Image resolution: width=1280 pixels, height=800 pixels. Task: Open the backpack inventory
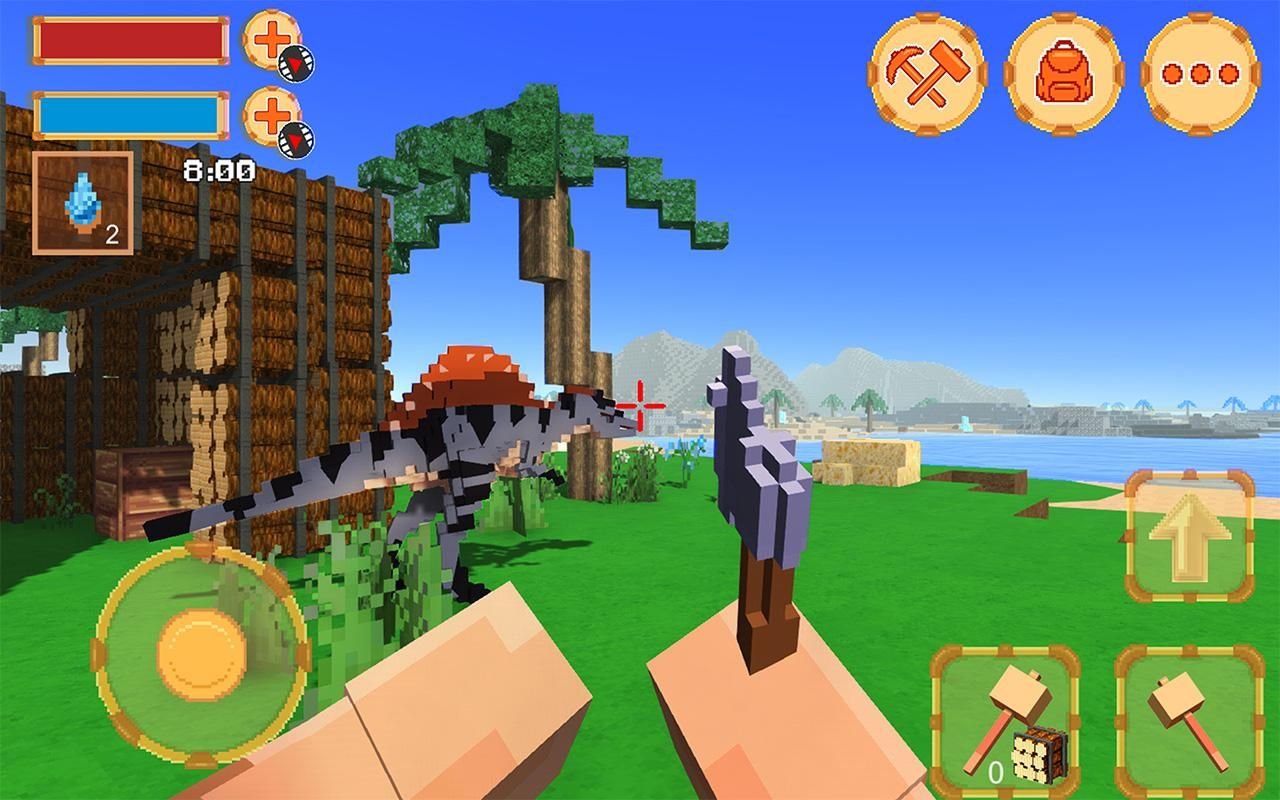click(x=1064, y=73)
